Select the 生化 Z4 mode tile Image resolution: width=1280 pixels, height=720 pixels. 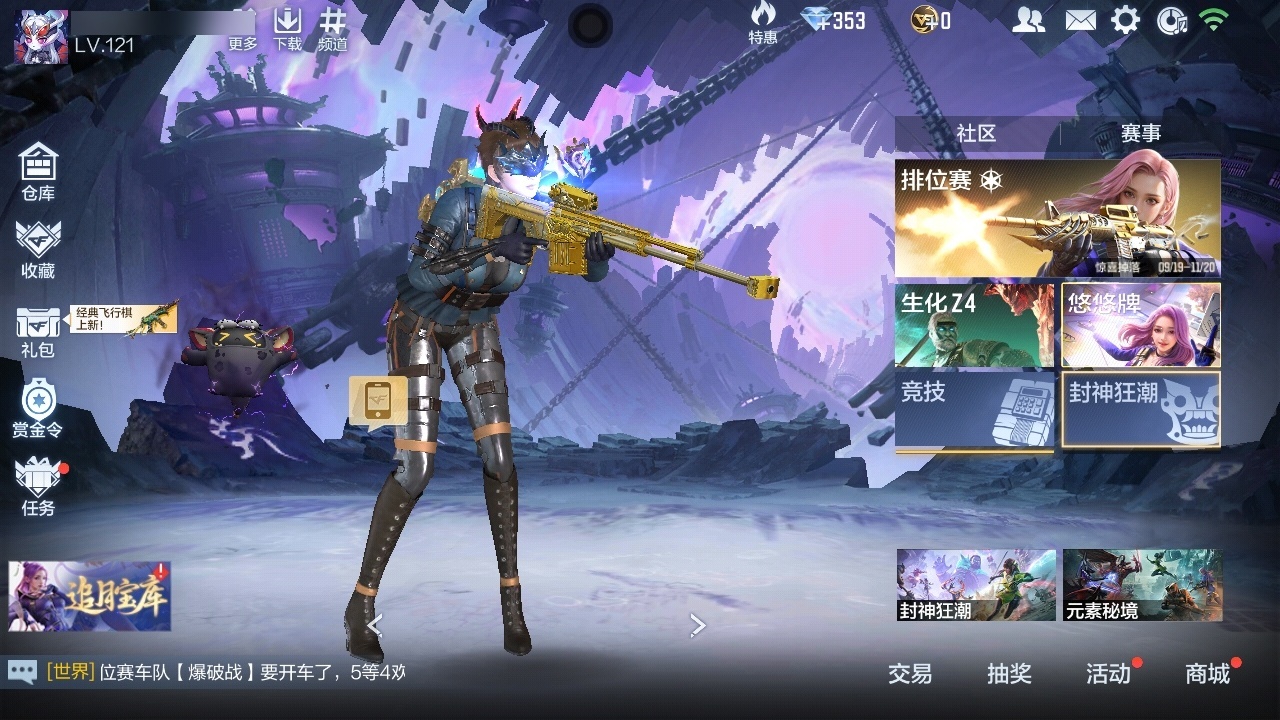(x=974, y=325)
